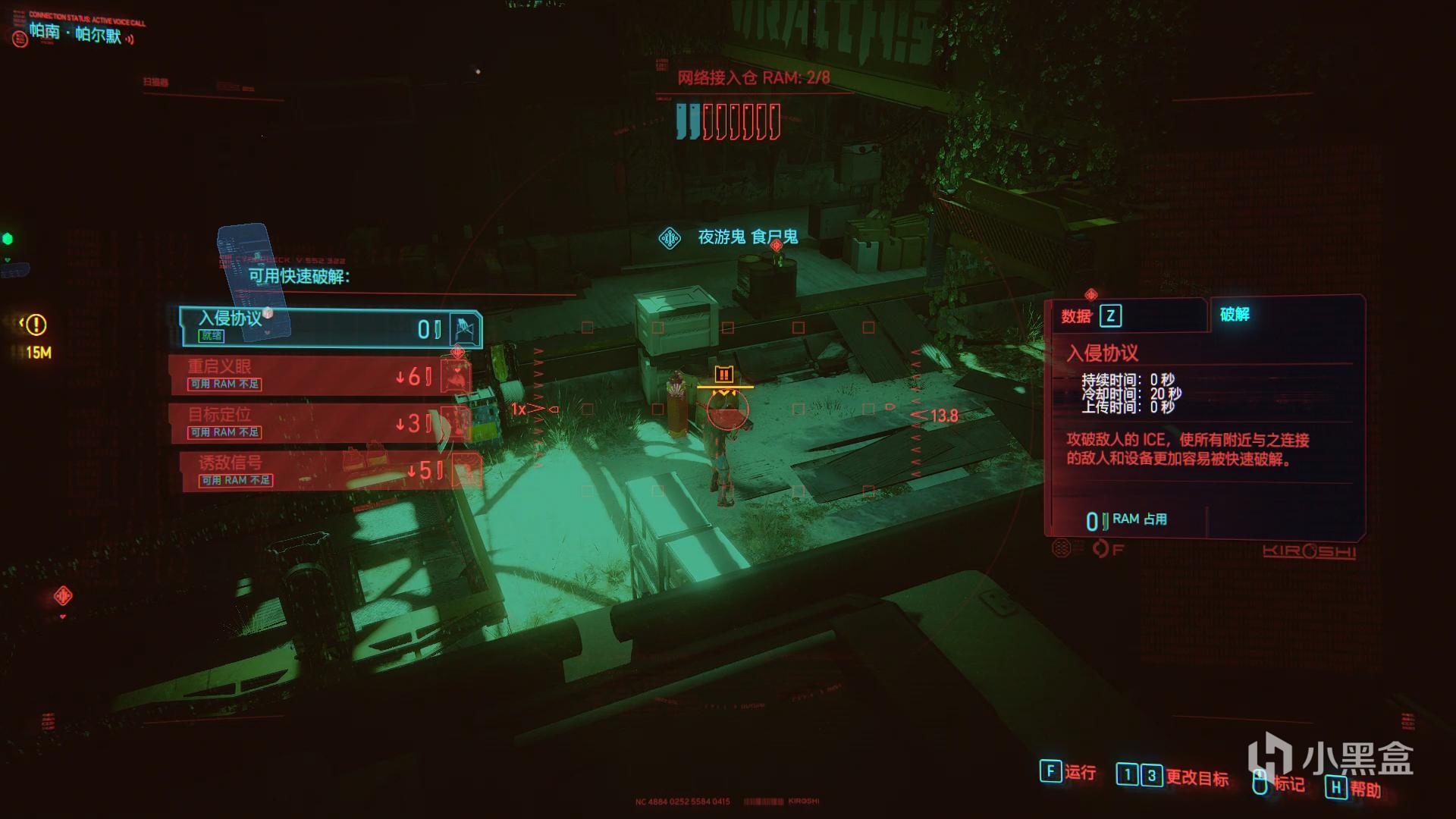Open the 破解 tab
1456x819 pixels.
(1235, 315)
